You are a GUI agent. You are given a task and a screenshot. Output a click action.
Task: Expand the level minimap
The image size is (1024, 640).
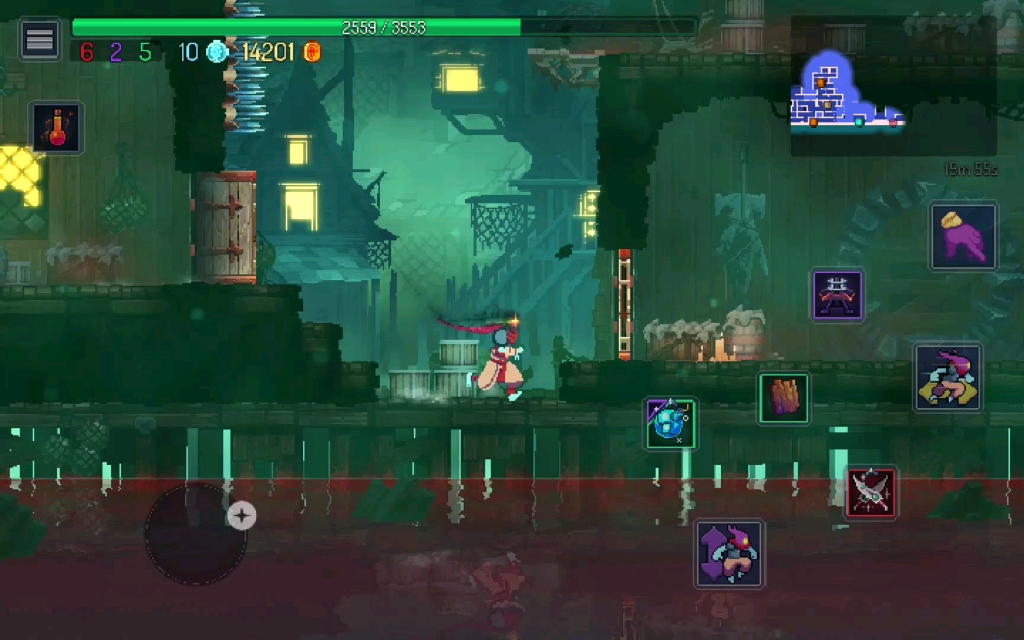[893, 86]
